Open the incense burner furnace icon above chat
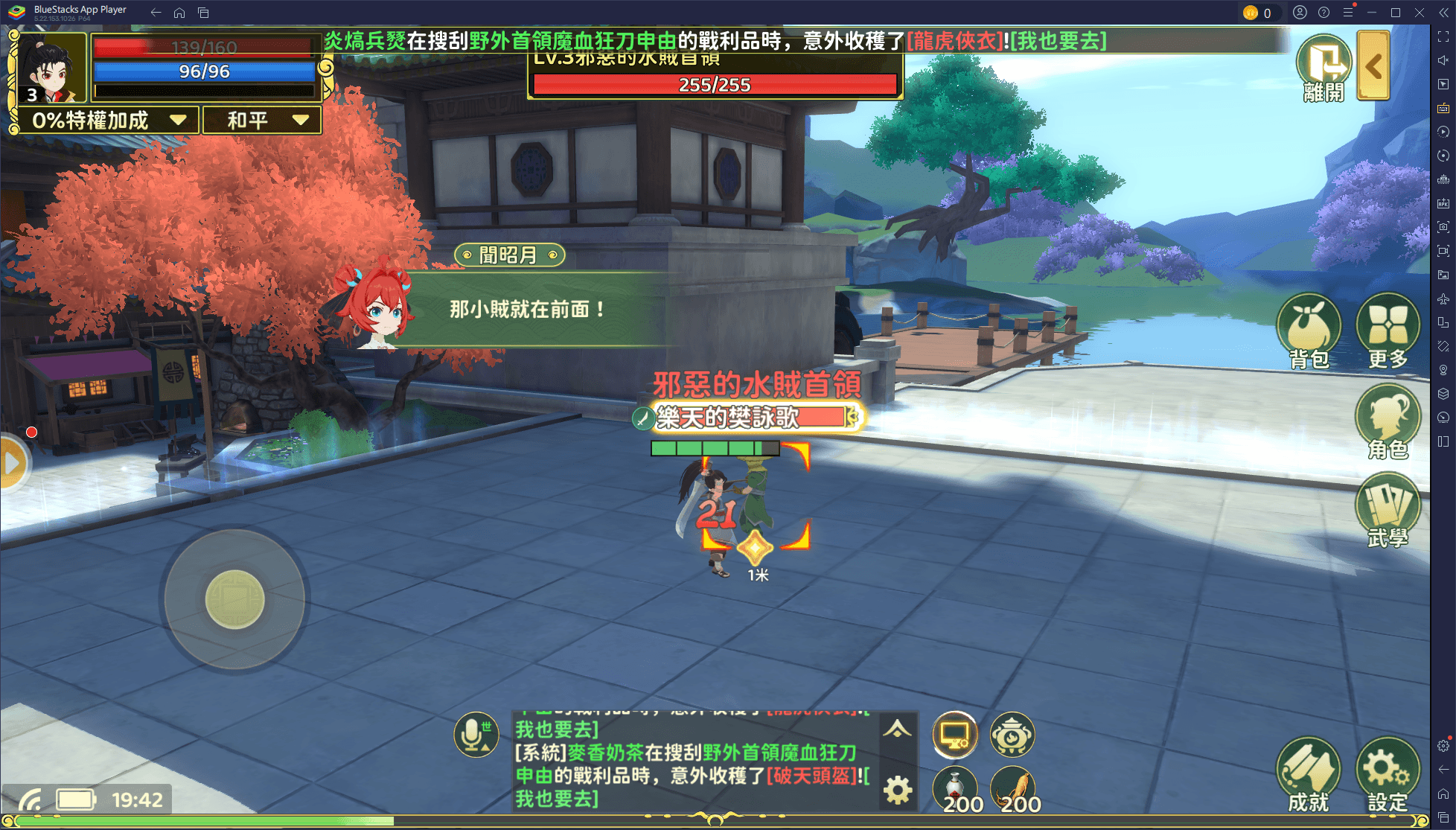Screen dimensions: 1456x830 click(x=1013, y=735)
